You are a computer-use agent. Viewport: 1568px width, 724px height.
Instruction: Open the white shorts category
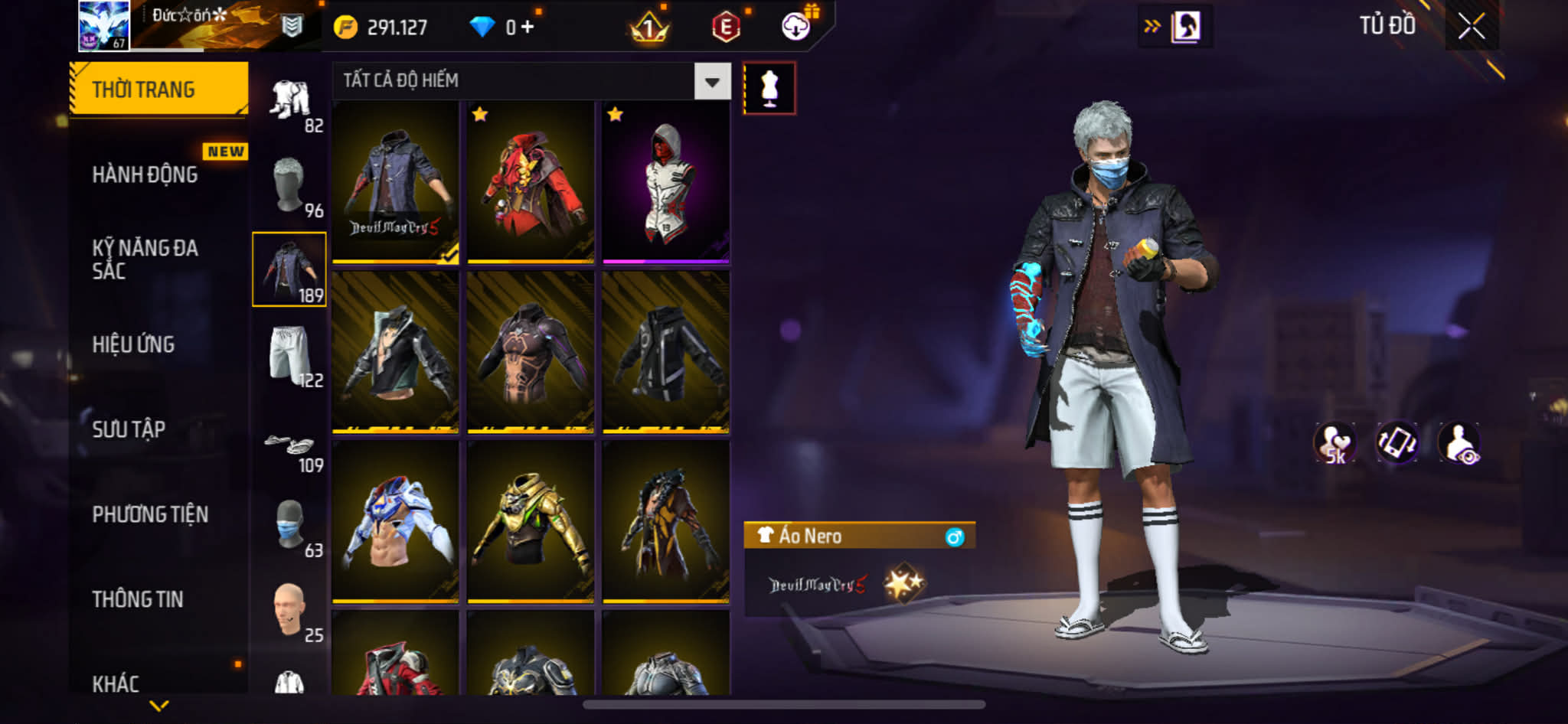(290, 355)
